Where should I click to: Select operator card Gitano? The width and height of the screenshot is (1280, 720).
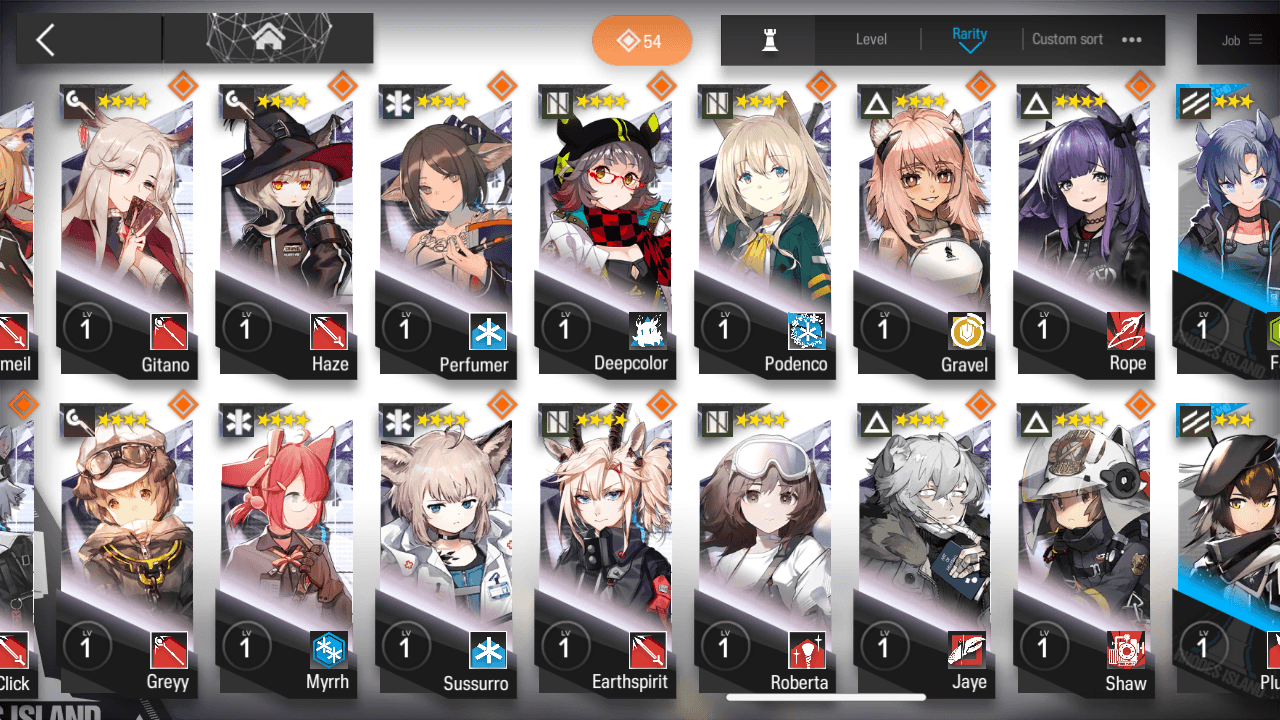click(126, 230)
